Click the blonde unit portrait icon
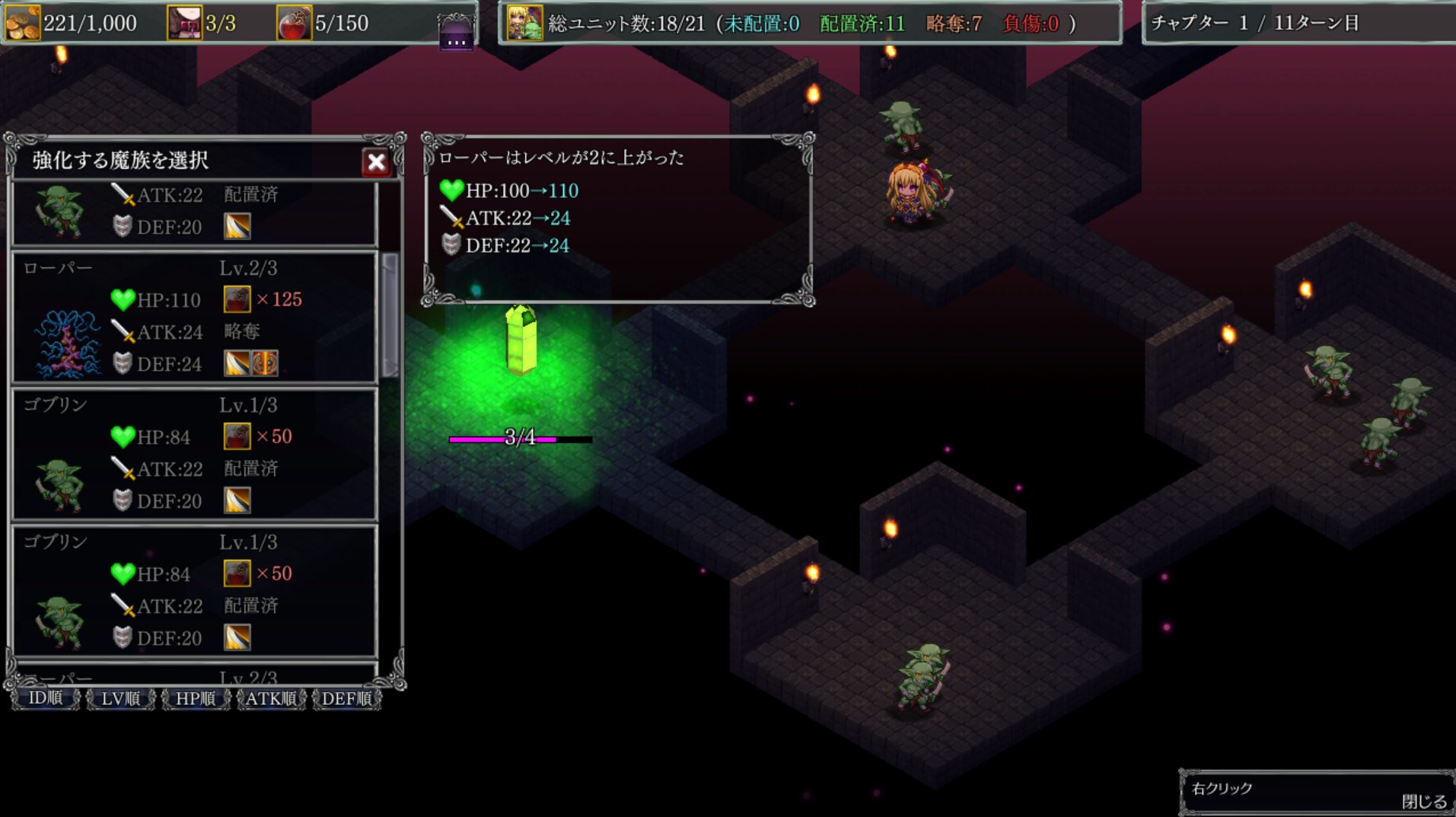This screenshot has height=817, width=1456. [x=524, y=23]
